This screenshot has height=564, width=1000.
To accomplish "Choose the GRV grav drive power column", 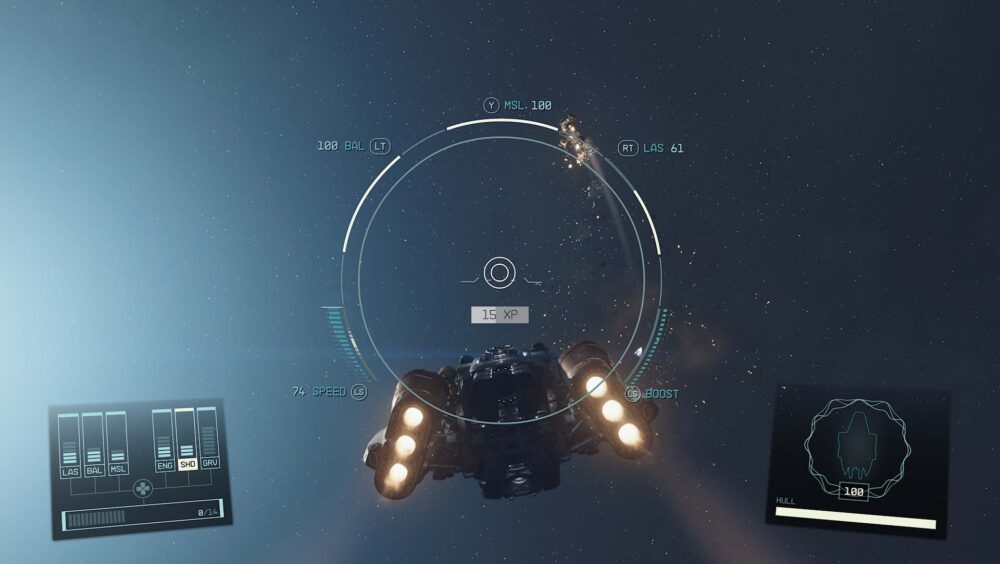I will point(208,440).
